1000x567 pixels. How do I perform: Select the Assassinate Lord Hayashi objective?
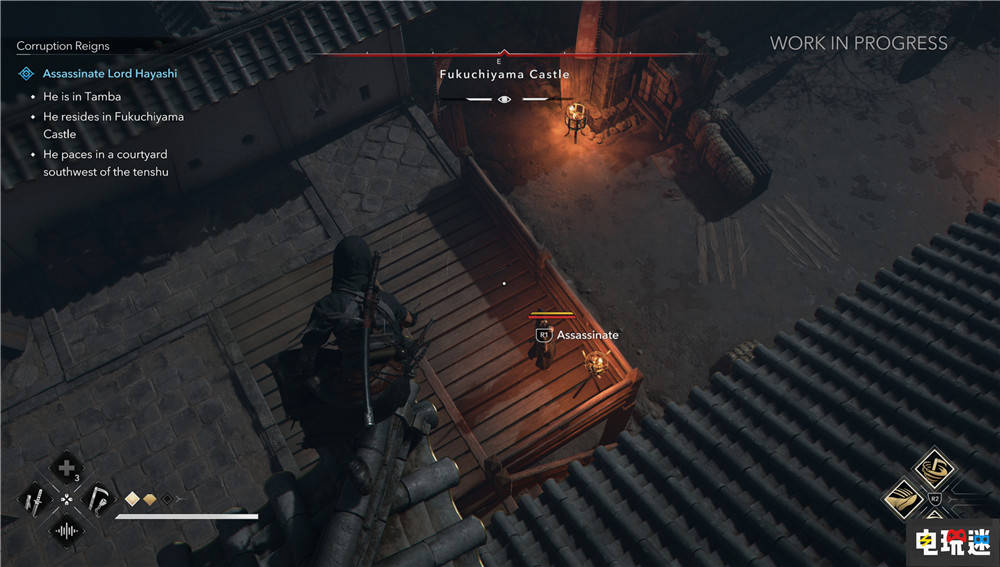pos(108,74)
